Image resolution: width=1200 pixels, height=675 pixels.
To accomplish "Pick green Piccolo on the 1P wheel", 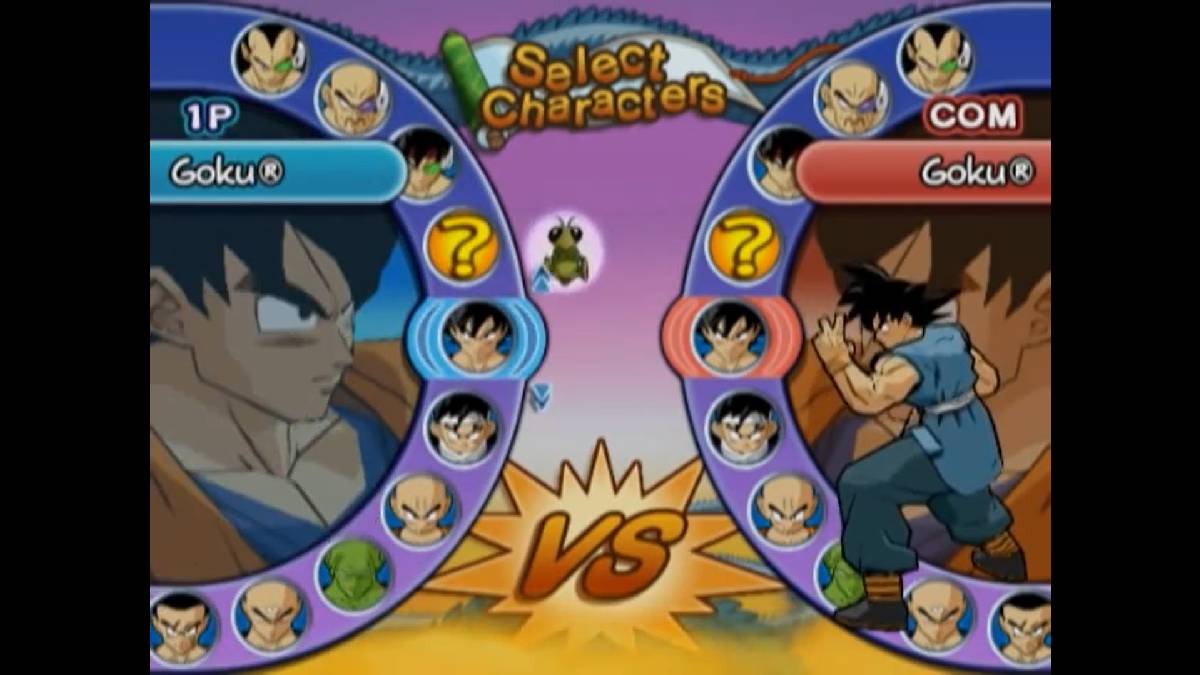I will pos(353,577).
